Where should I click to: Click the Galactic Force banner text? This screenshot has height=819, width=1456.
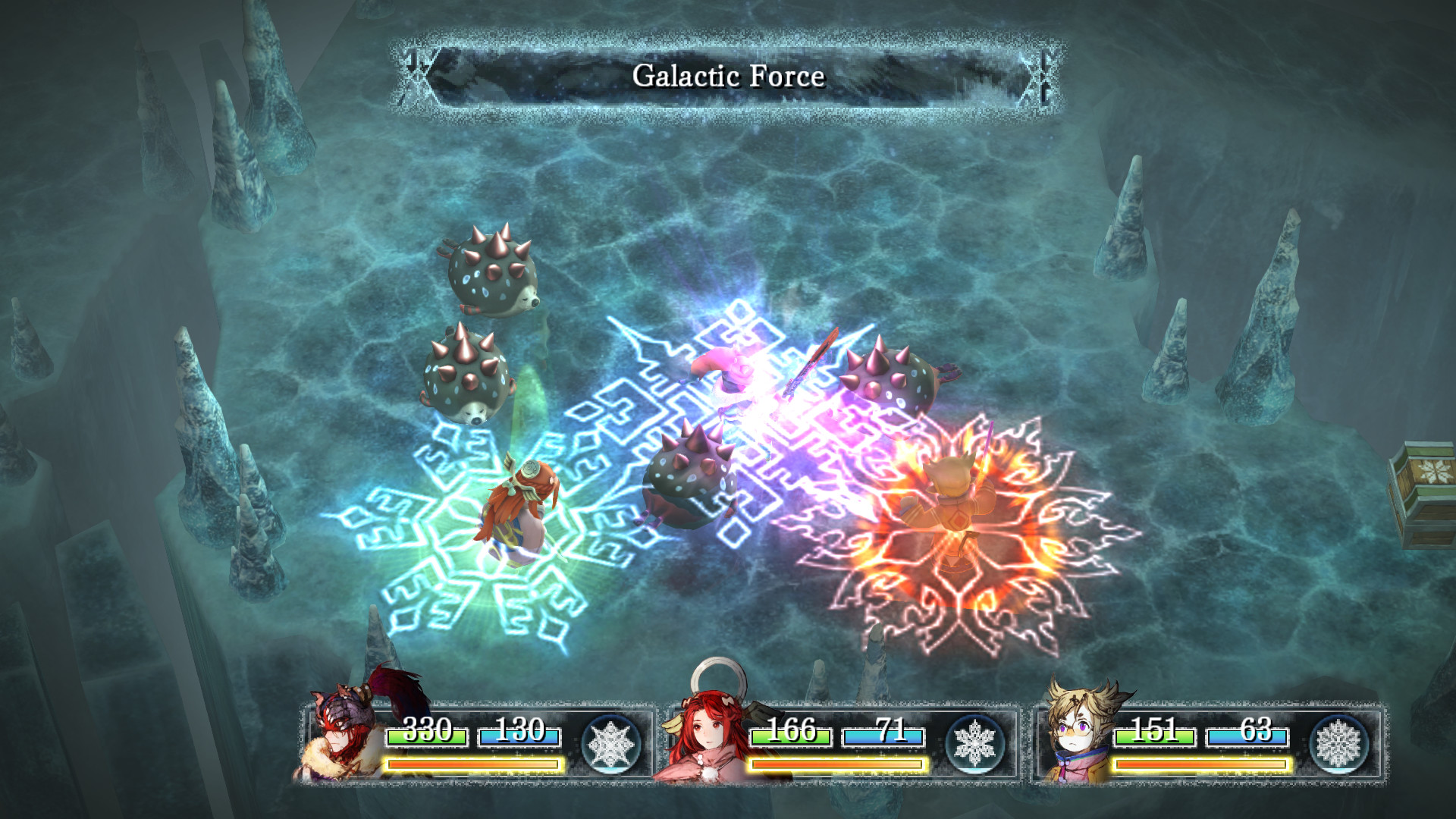(x=730, y=76)
